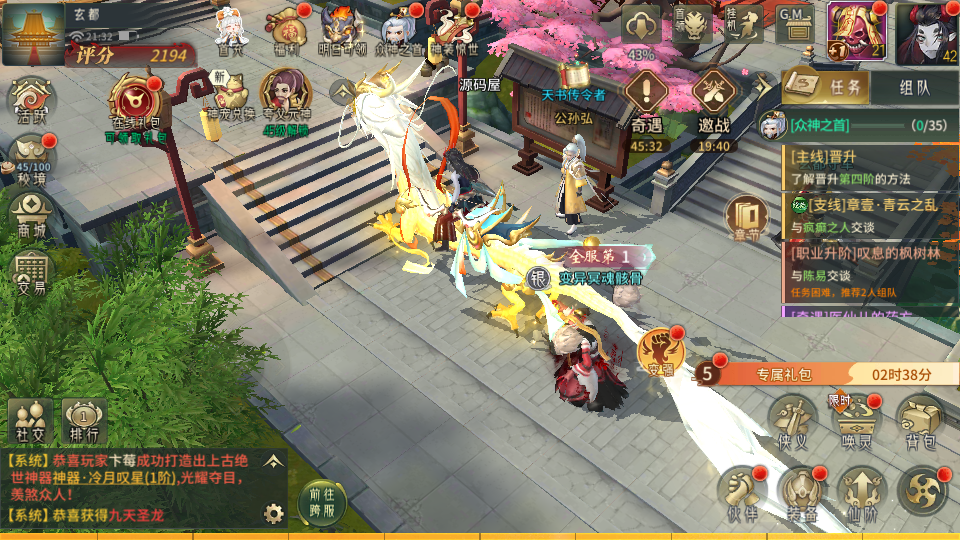This screenshot has width=960, height=540.
Task: Open the 背包 backpack
Action: click(x=920, y=420)
